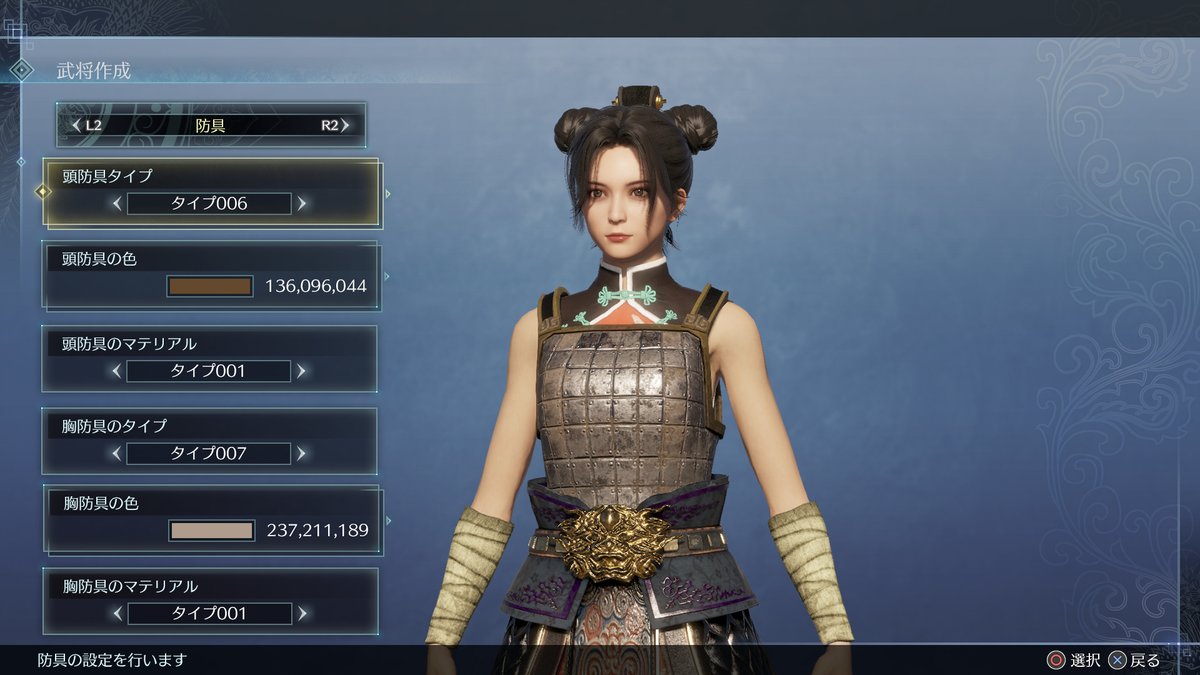Screen dimensions: 1200x675
Task: Step 頭防具のマテリアル back with left arrow
Action: pyautogui.click(x=117, y=371)
